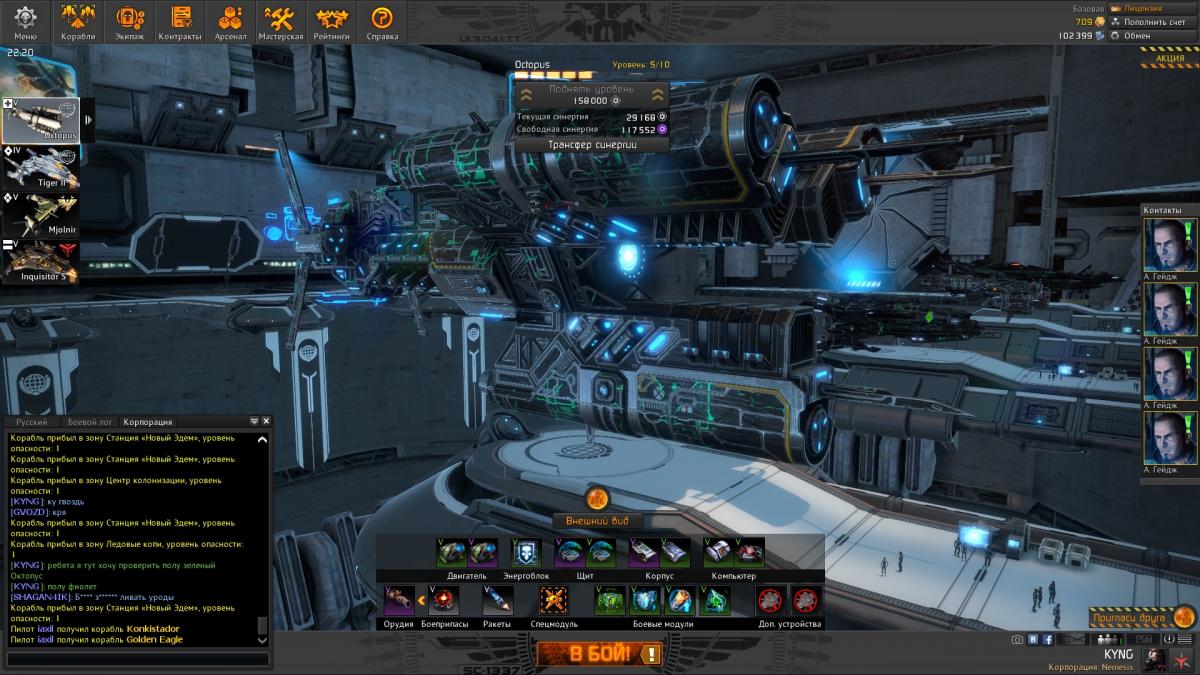This screenshot has height=675, width=1200.
Task: Open the Внешний вид appearance panel
Action: click(597, 521)
